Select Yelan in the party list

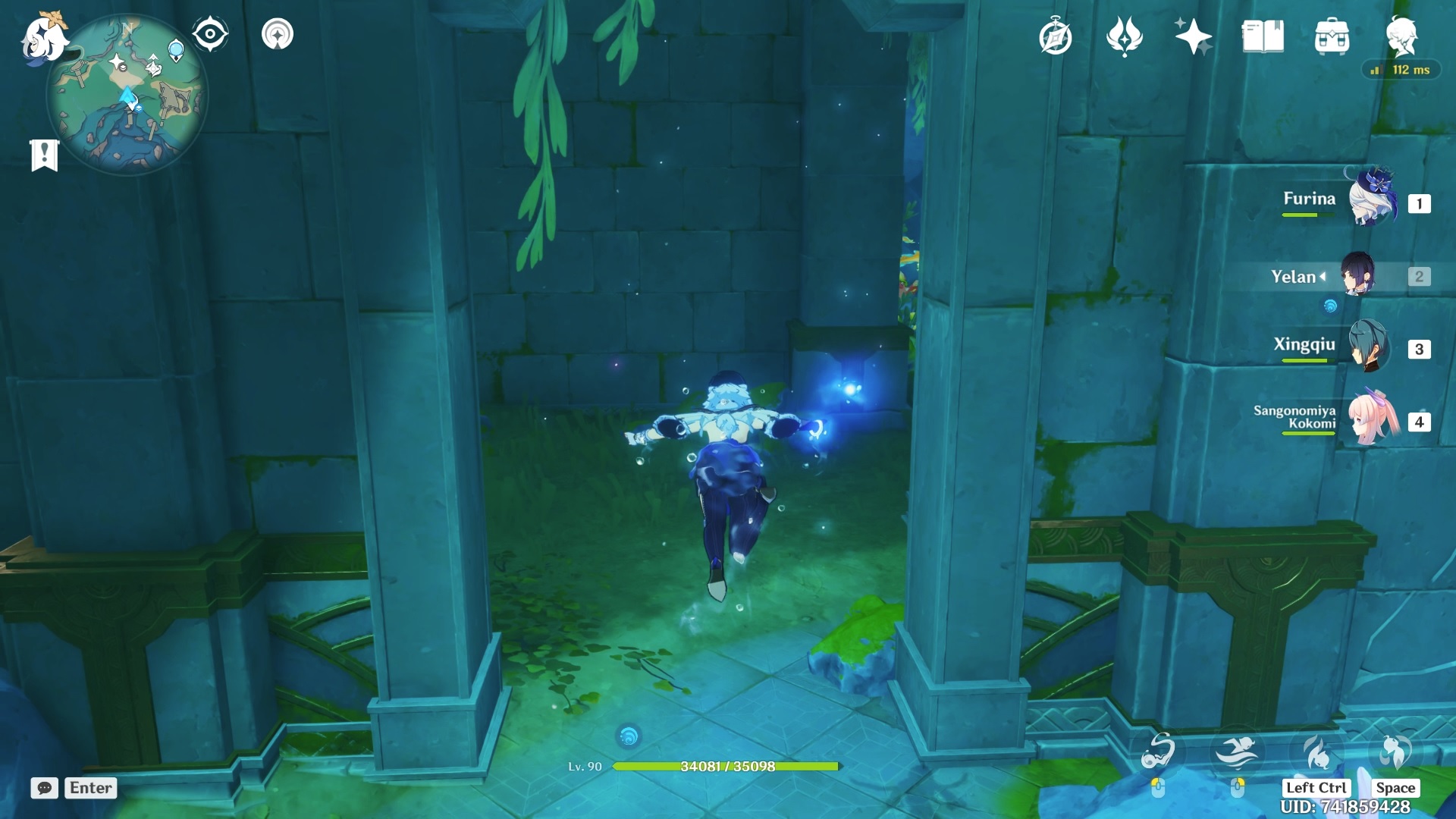click(x=1357, y=276)
